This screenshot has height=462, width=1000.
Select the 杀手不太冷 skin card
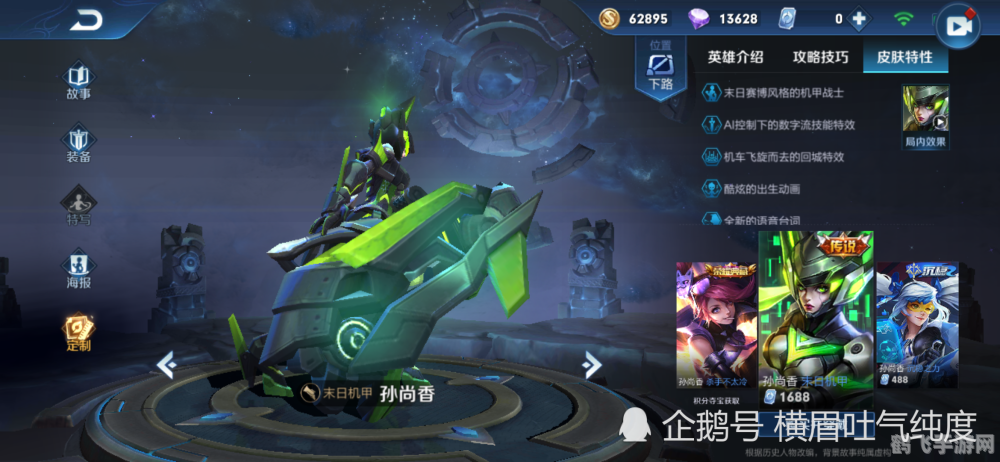[715, 325]
